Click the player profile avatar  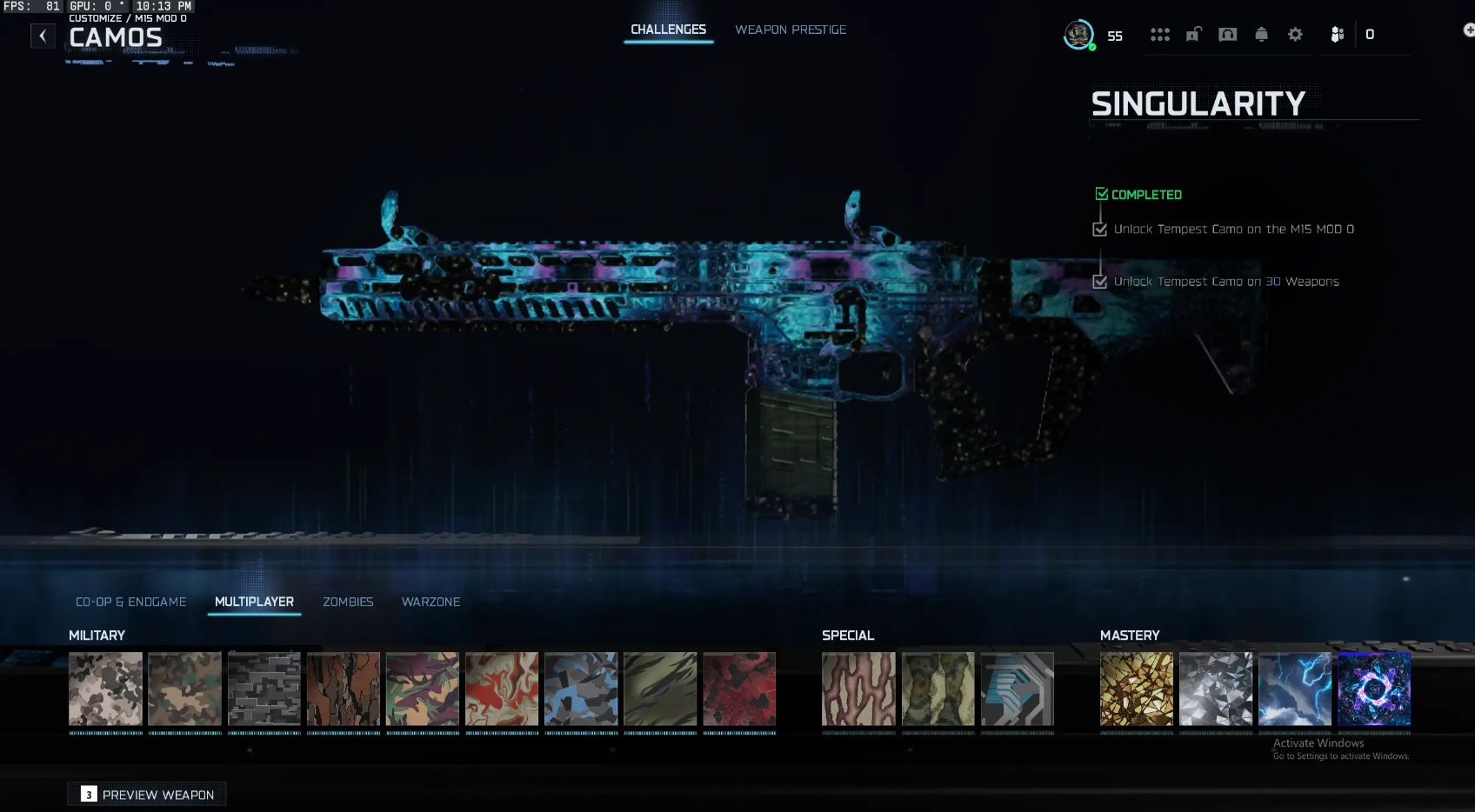coord(1078,36)
